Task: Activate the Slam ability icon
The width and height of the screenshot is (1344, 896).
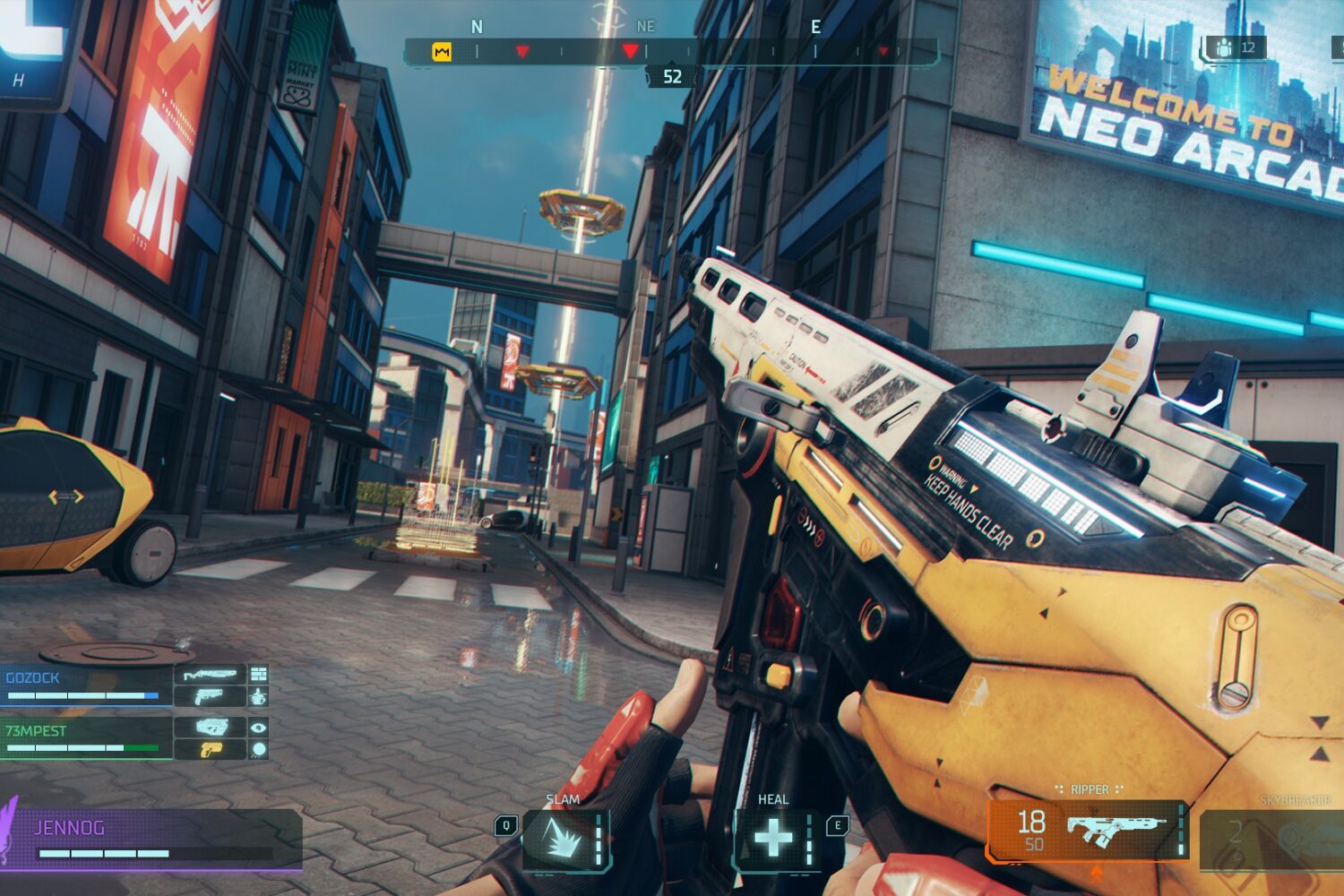Action: coord(564,840)
